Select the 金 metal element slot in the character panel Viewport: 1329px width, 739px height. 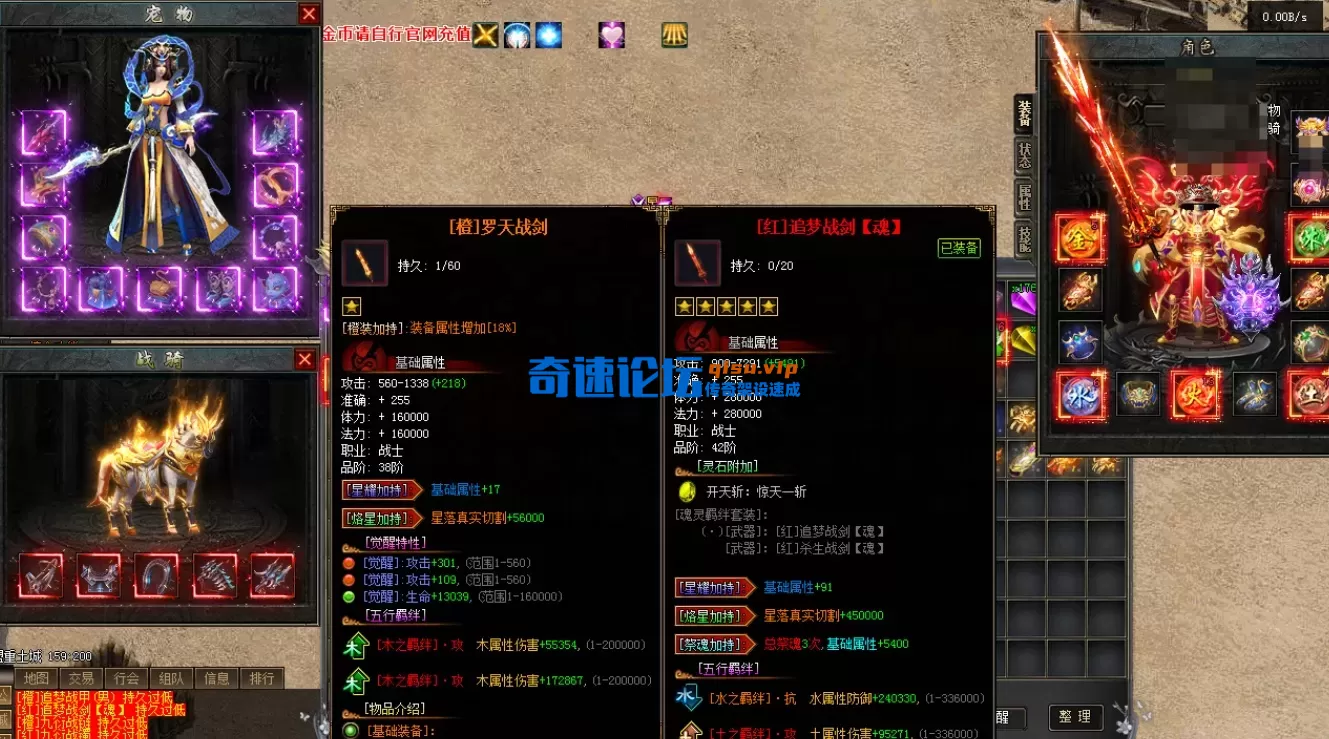click(1077, 238)
